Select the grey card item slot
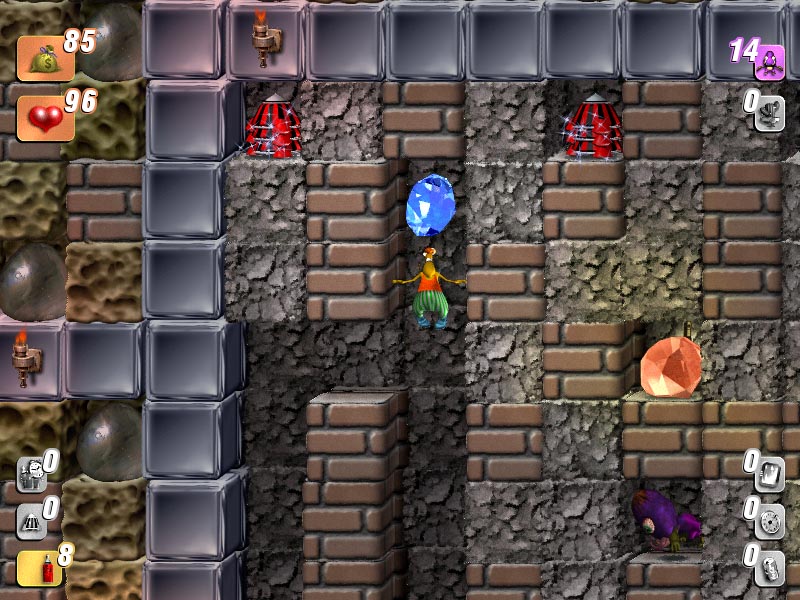 click(769, 472)
